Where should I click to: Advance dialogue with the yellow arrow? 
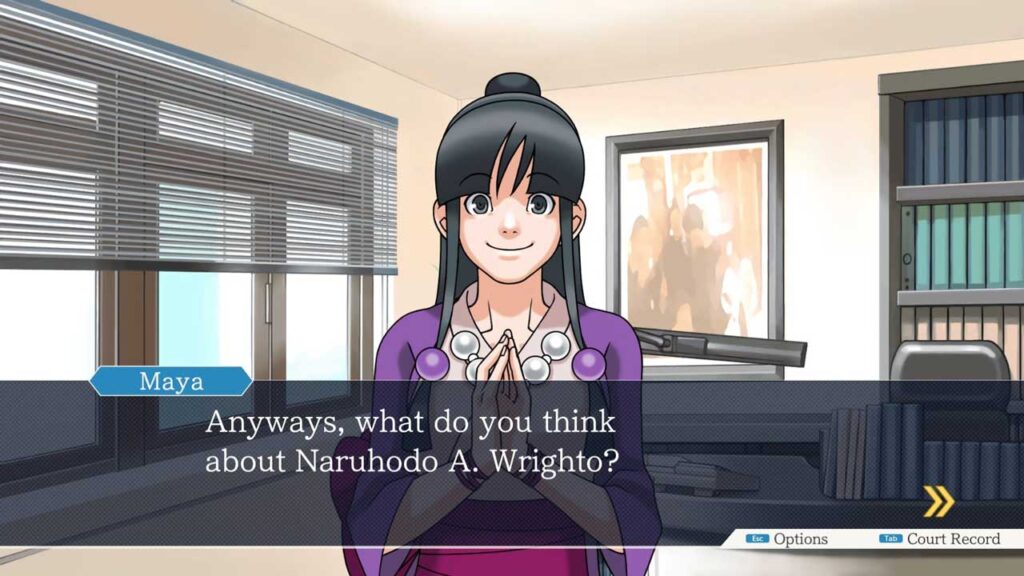(937, 500)
